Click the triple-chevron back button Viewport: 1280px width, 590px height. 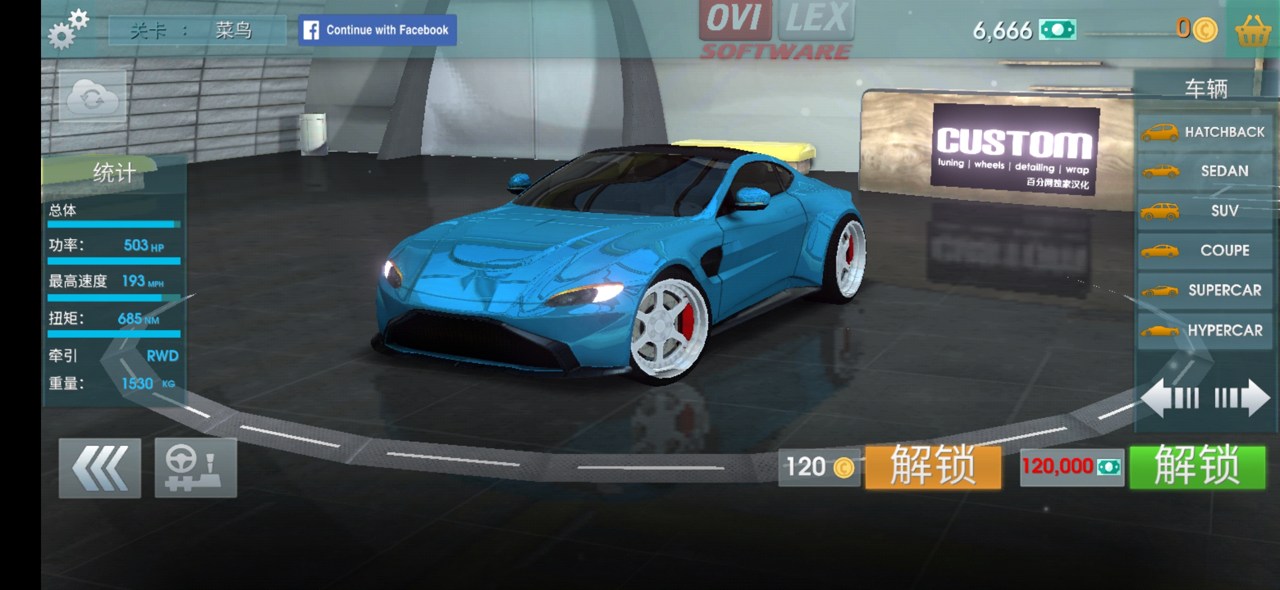tap(100, 467)
